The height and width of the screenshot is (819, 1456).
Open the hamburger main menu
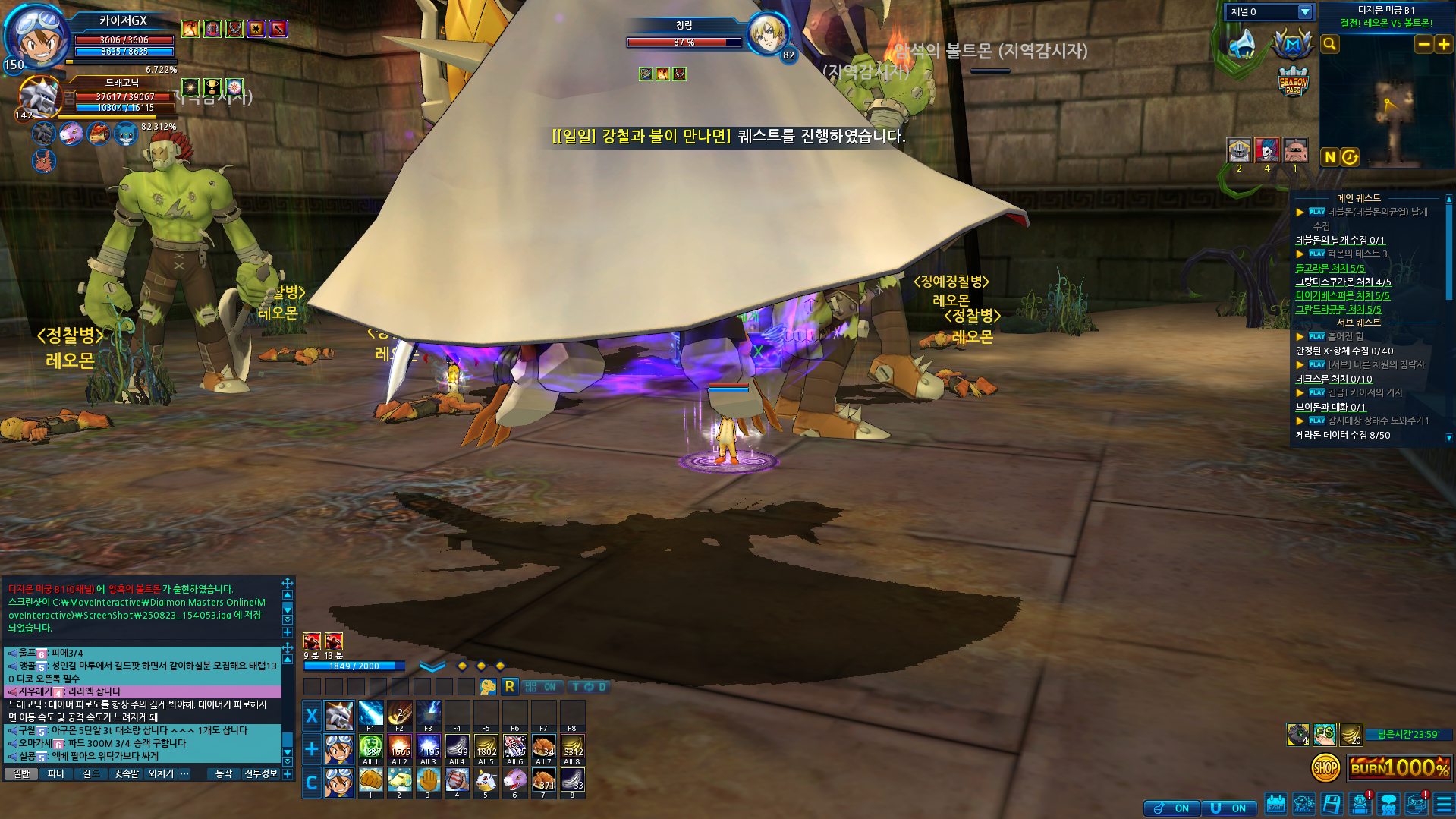1444,805
